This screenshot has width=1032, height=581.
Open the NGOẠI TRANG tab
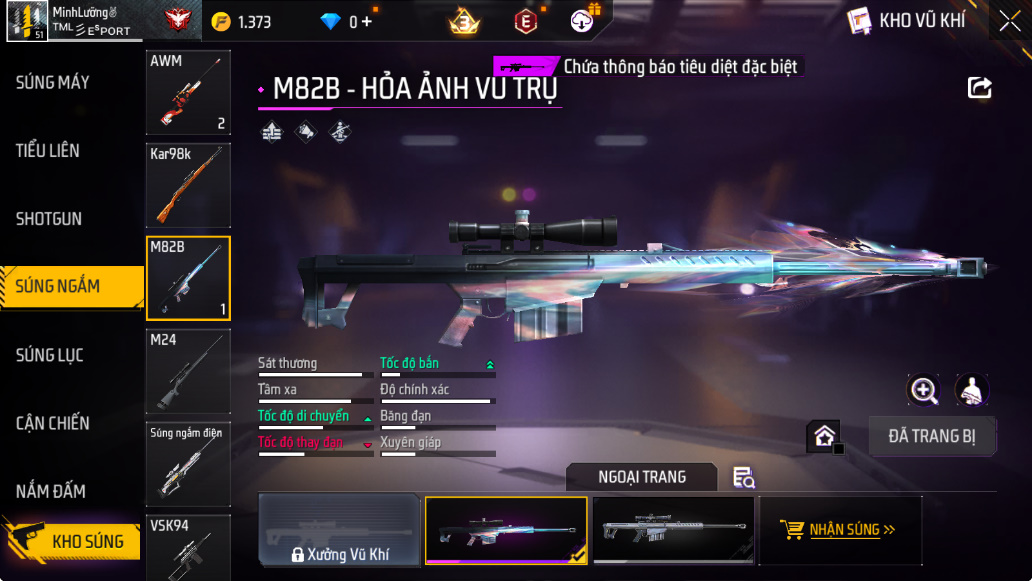(x=642, y=477)
